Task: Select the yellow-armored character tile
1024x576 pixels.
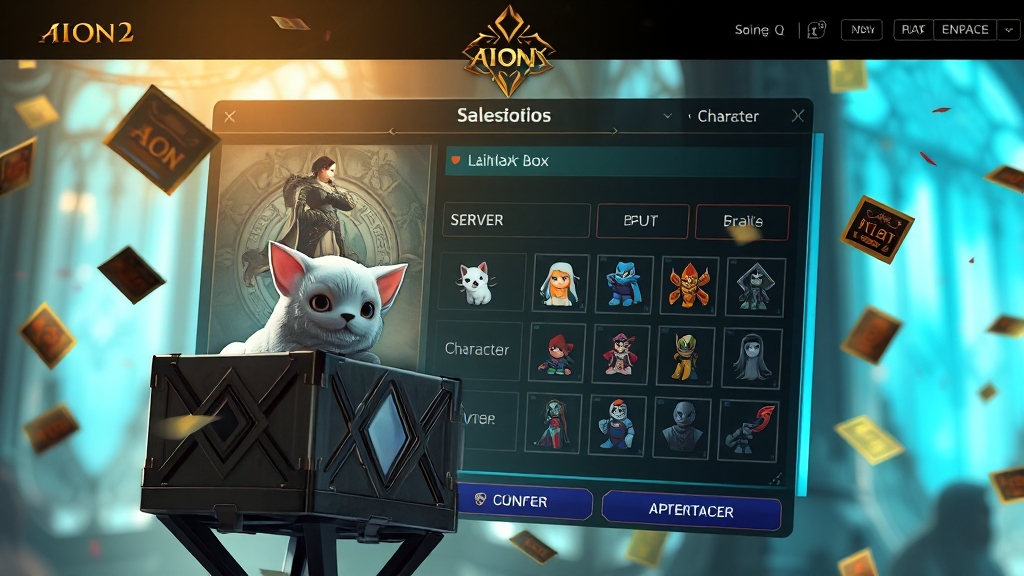Action: pyautogui.click(x=686, y=353)
